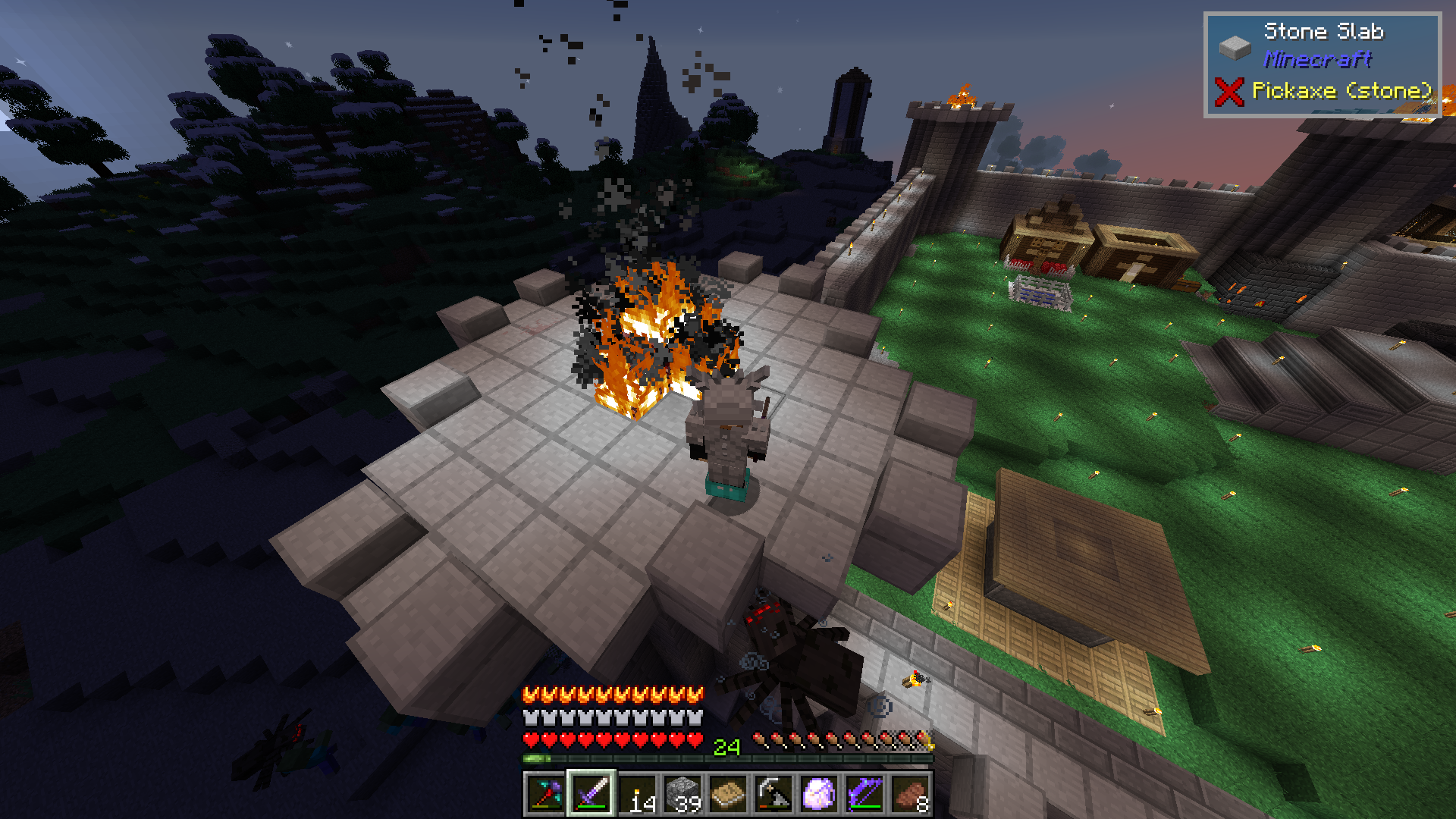
Task: Select the tan book hotbar slot
Action: click(728, 794)
